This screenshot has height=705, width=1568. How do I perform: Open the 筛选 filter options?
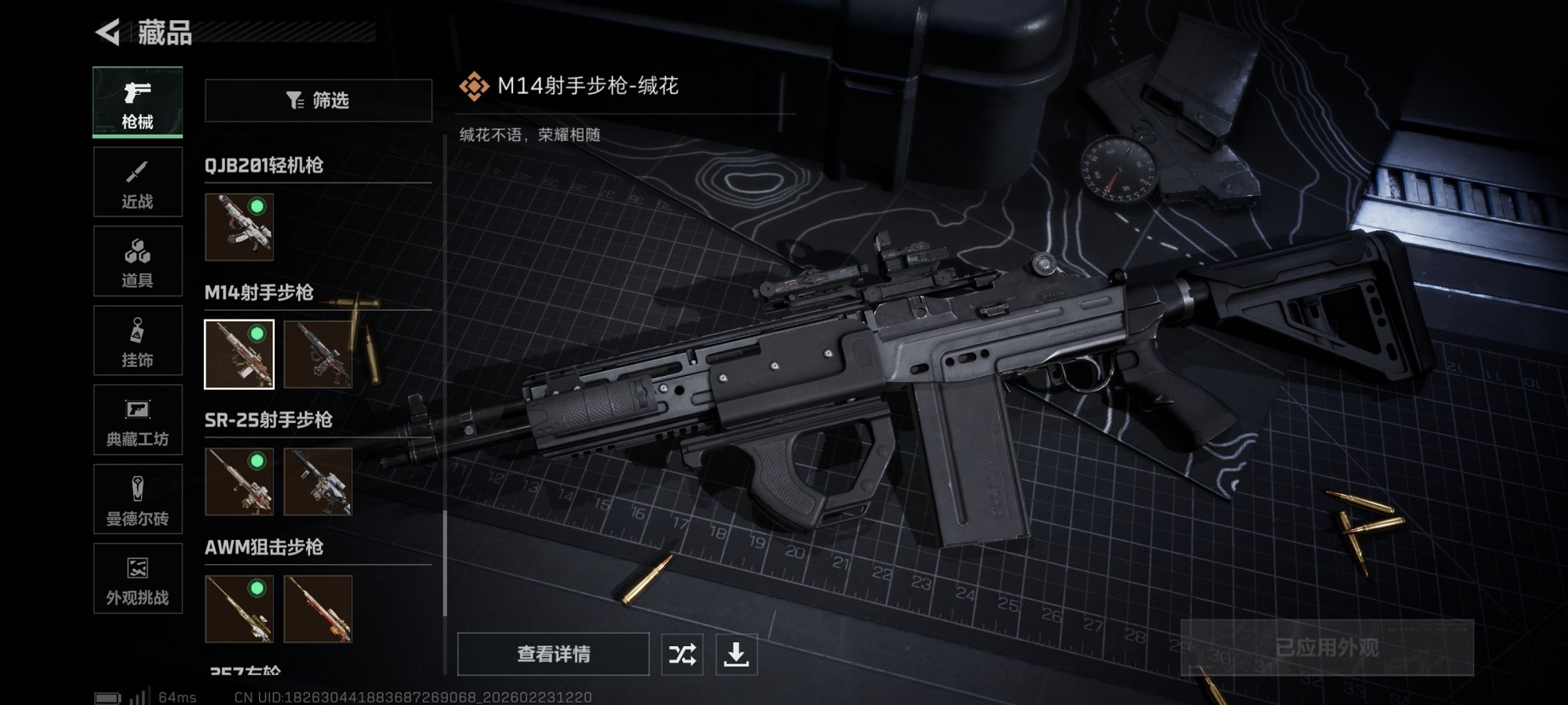[x=318, y=101]
